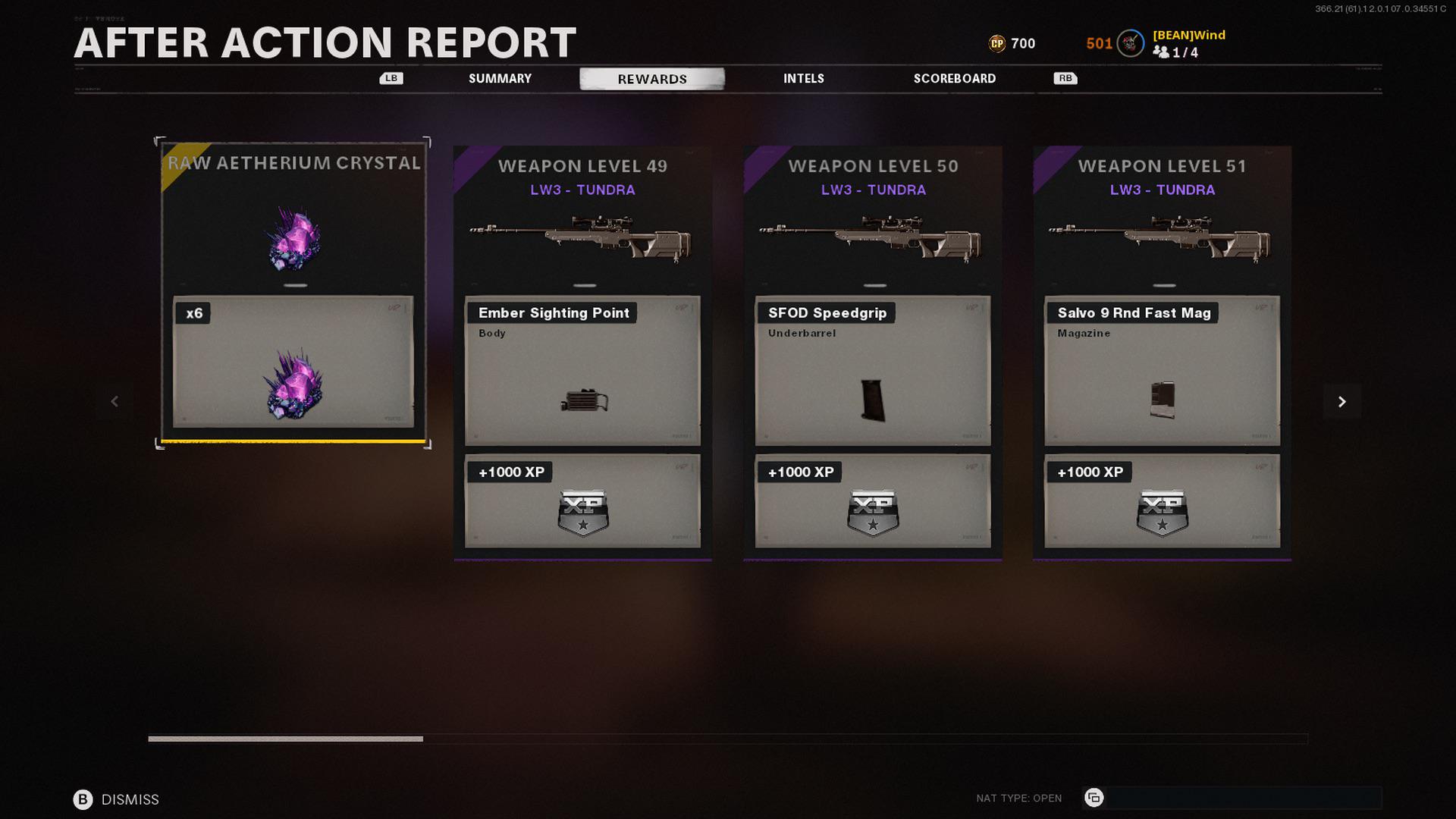Open the Intels tab
1456x819 pixels.
pyautogui.click(x=803, y=78)
